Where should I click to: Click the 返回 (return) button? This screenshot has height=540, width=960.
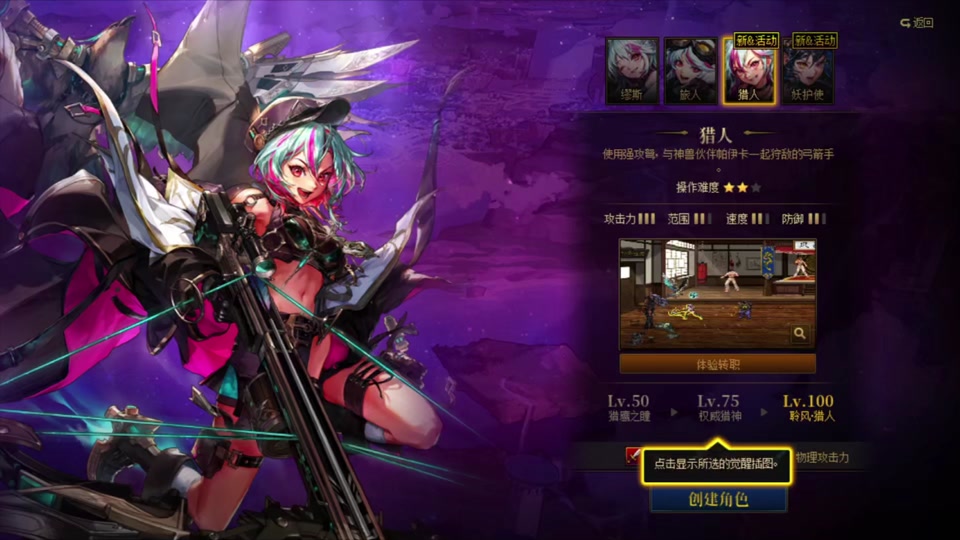[x=916, y=22]
